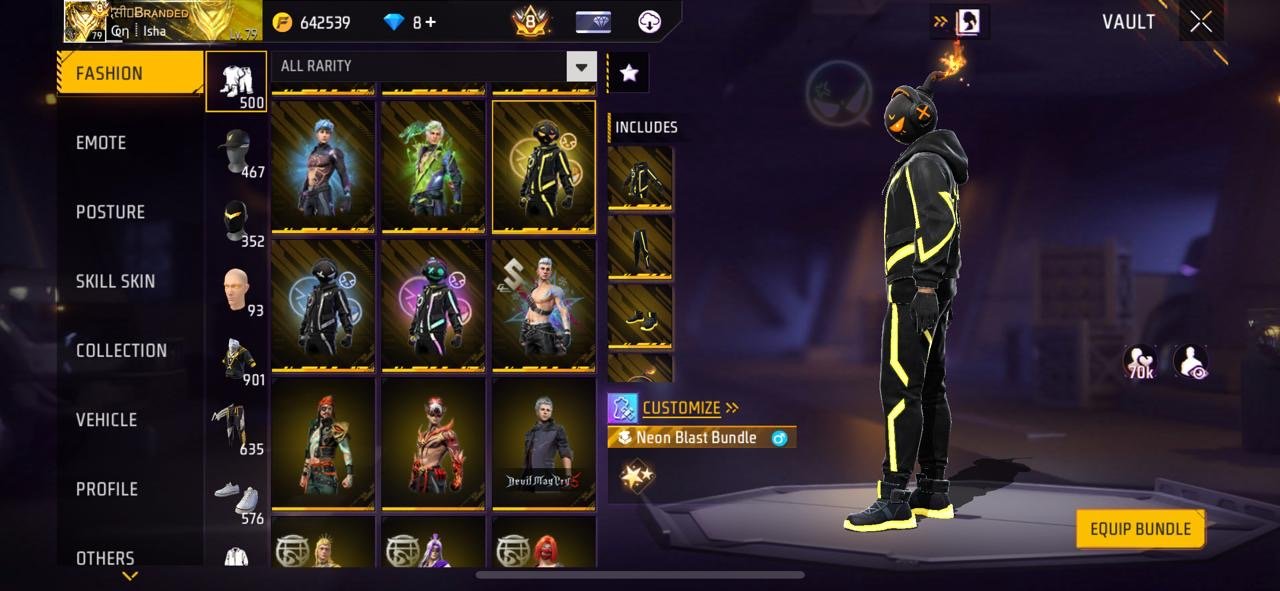1280x591 pixels.
Task: Equip the Neon Blast Bundle
Action: pyautogui.click(x=1140, y=529)
